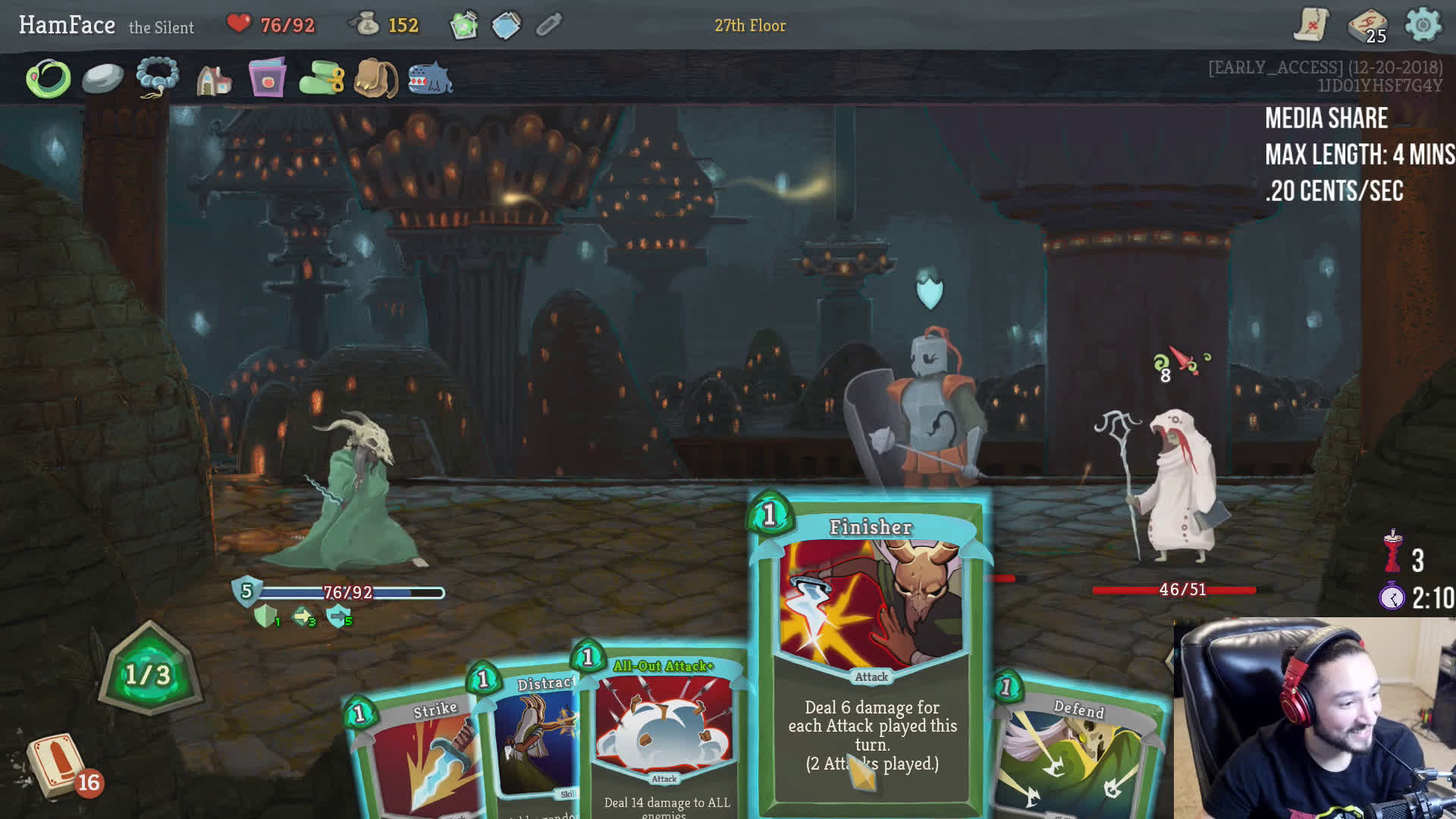Screen dimensions: 1456x819
Task: Inspect the green wind-up boot relic
Action: tap(322, 79)
